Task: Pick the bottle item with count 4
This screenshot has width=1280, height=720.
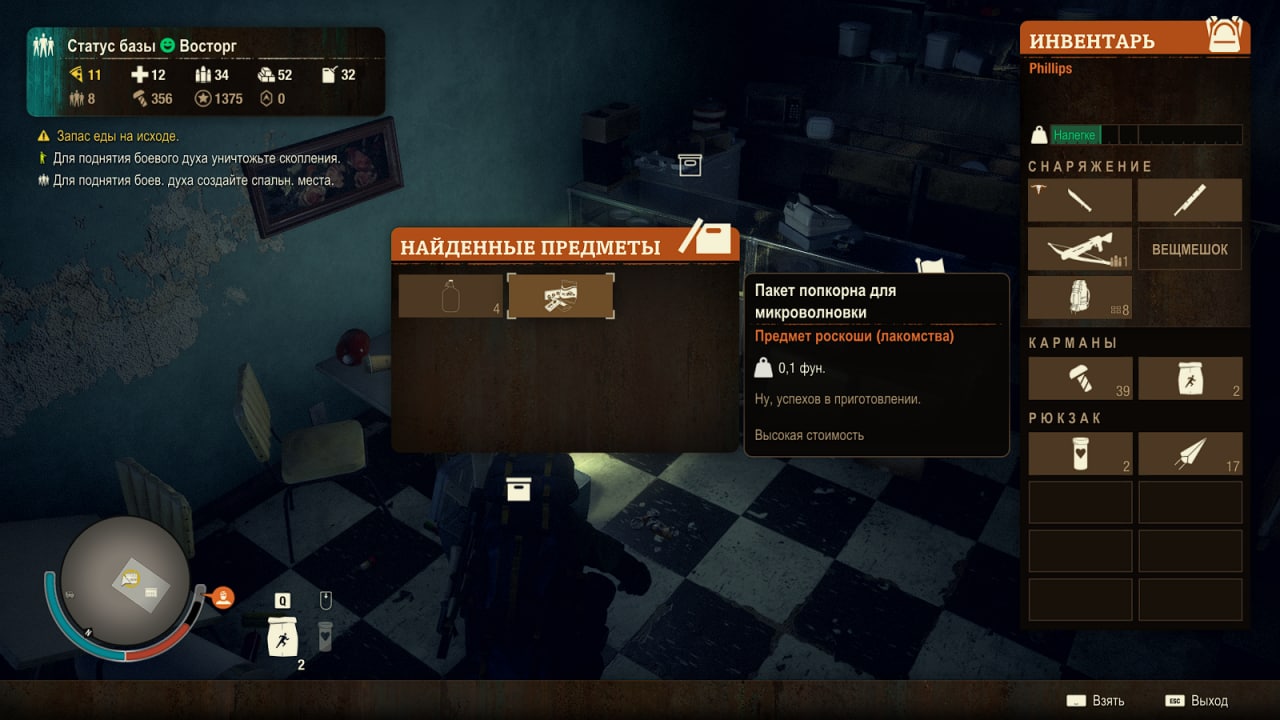Action: coord(451,296)
